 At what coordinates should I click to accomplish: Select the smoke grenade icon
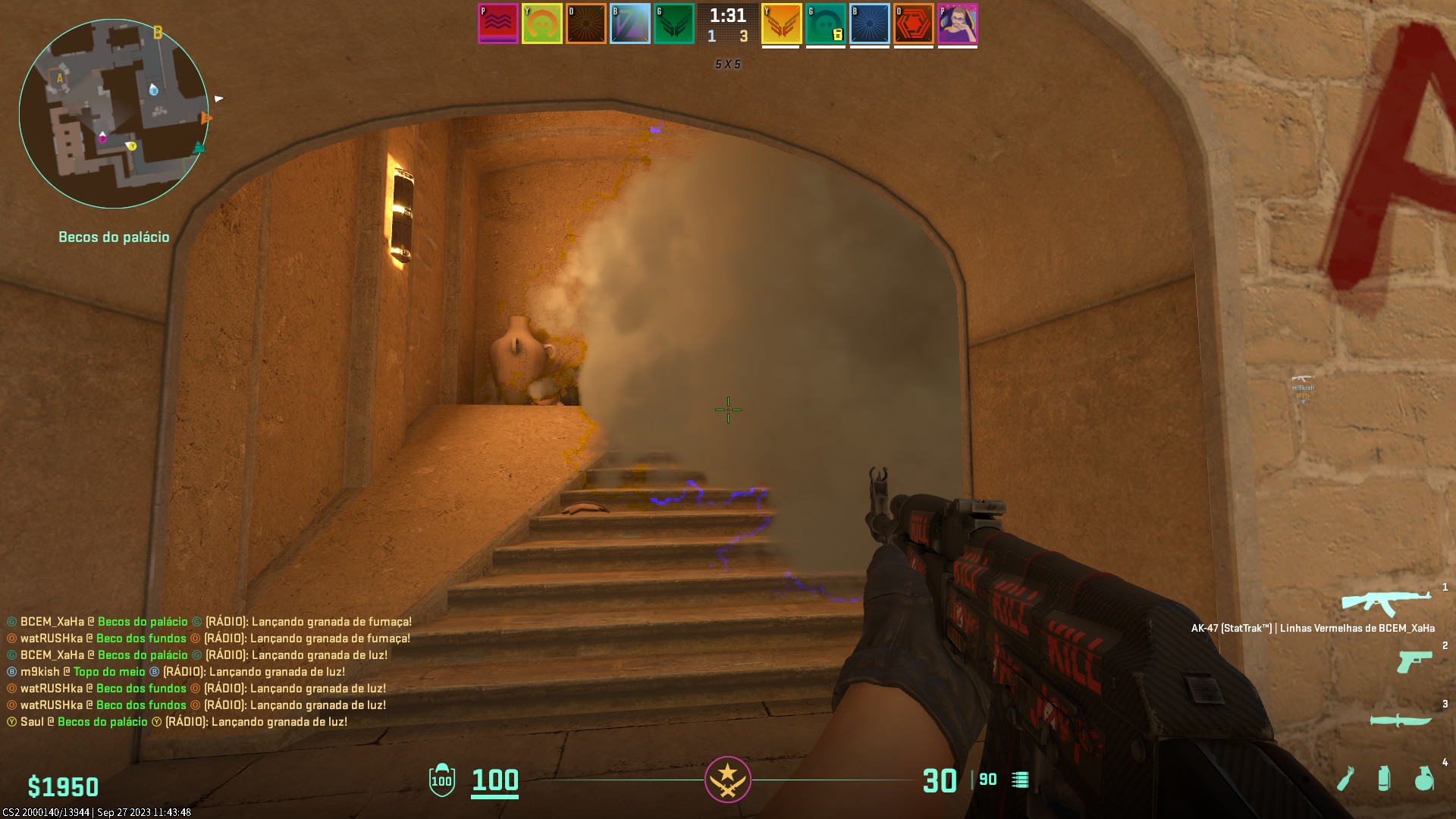point(1385,779)
